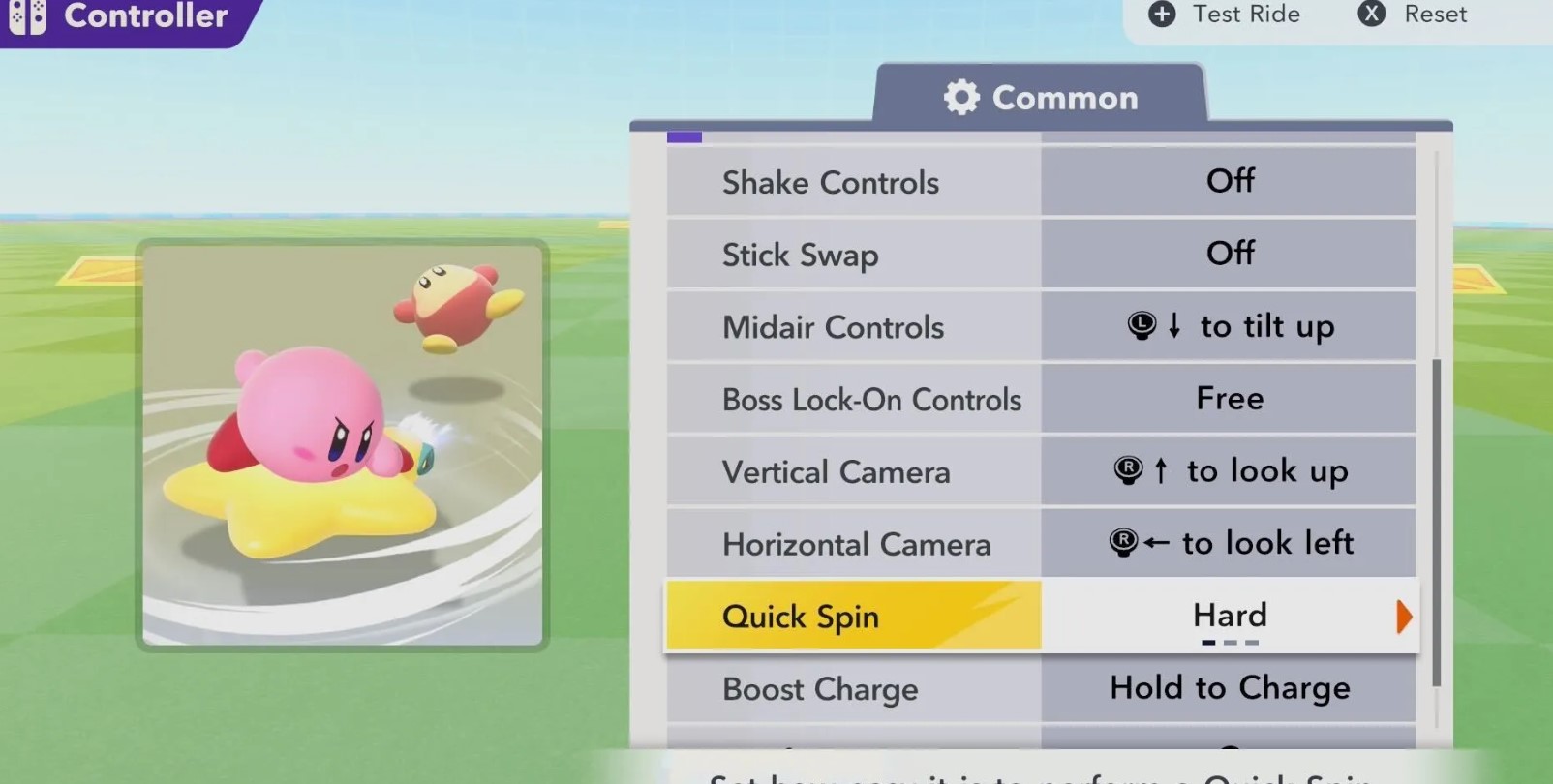Select the Boost Charge row

click(x=853, y=689)
